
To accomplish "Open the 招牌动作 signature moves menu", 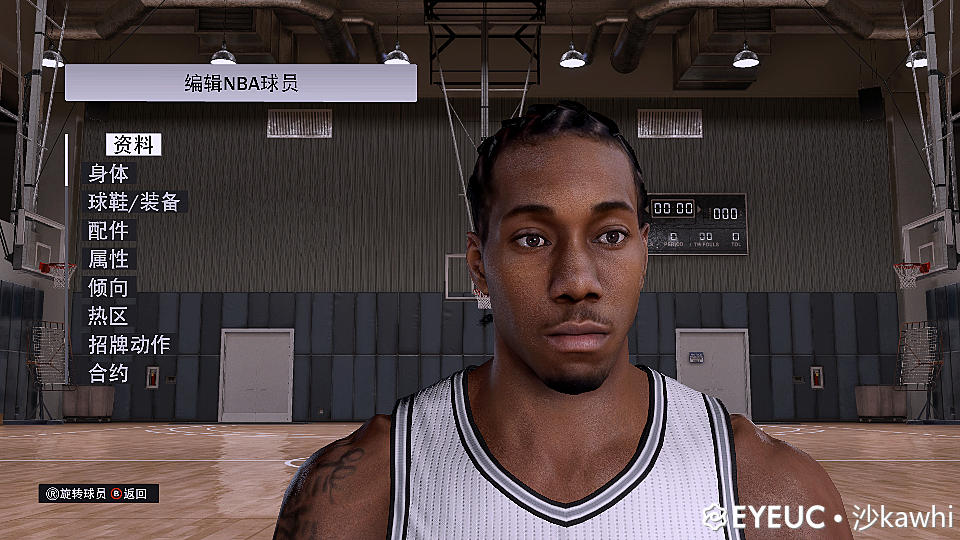I will [x=129, y=345].
